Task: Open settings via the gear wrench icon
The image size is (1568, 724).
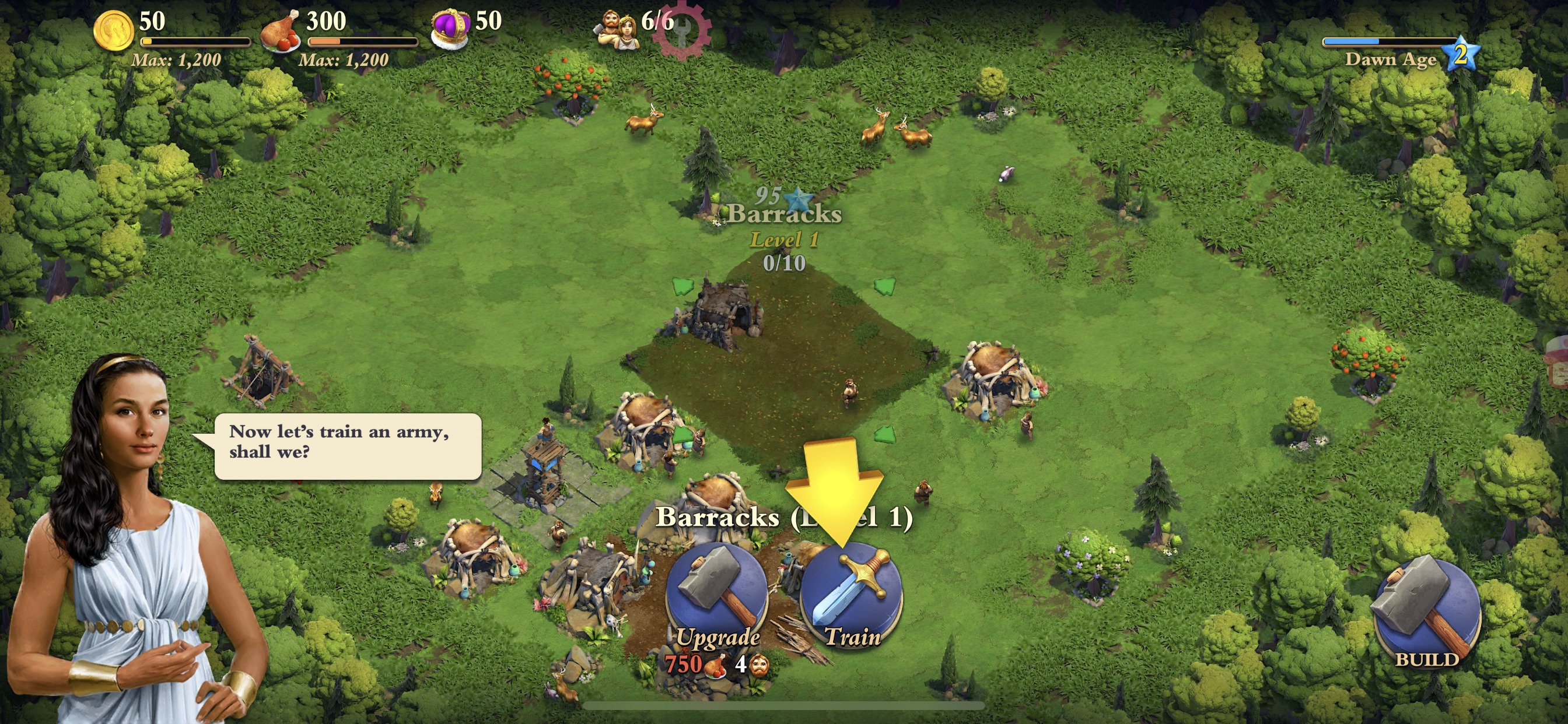Action: [x=683, y=29]
